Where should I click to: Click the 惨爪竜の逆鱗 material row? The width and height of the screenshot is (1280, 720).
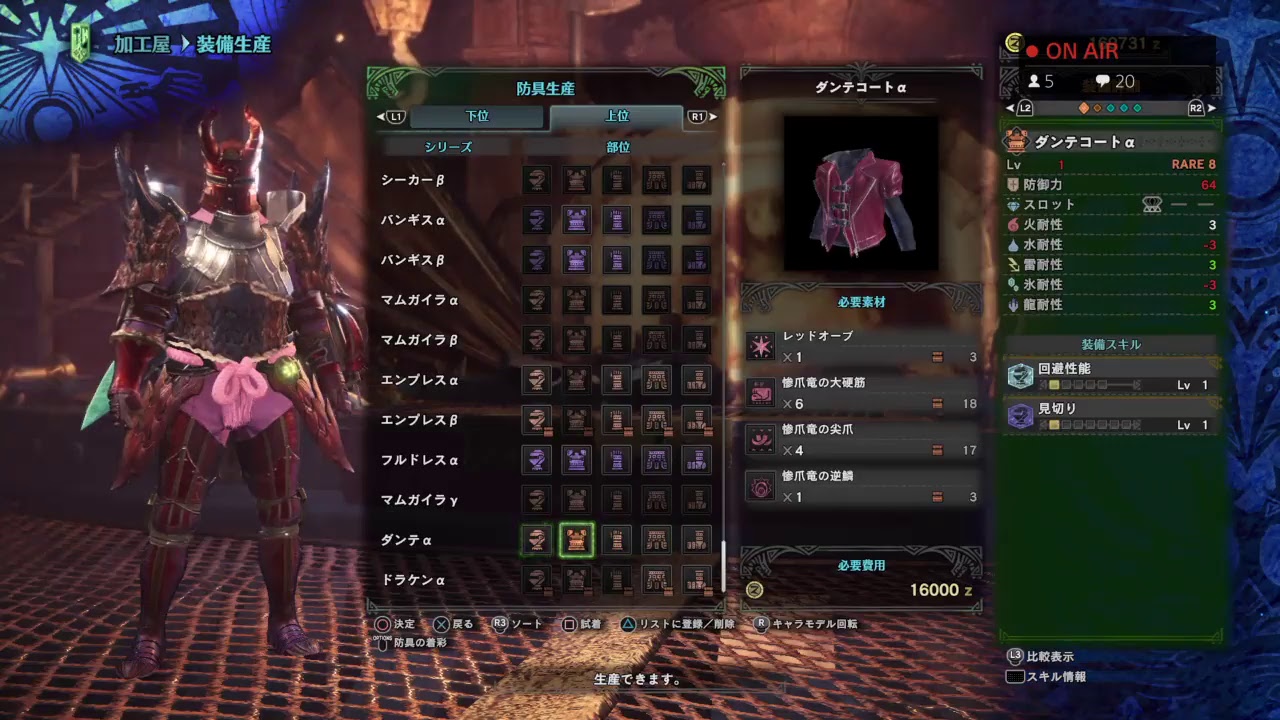(861, 487)
